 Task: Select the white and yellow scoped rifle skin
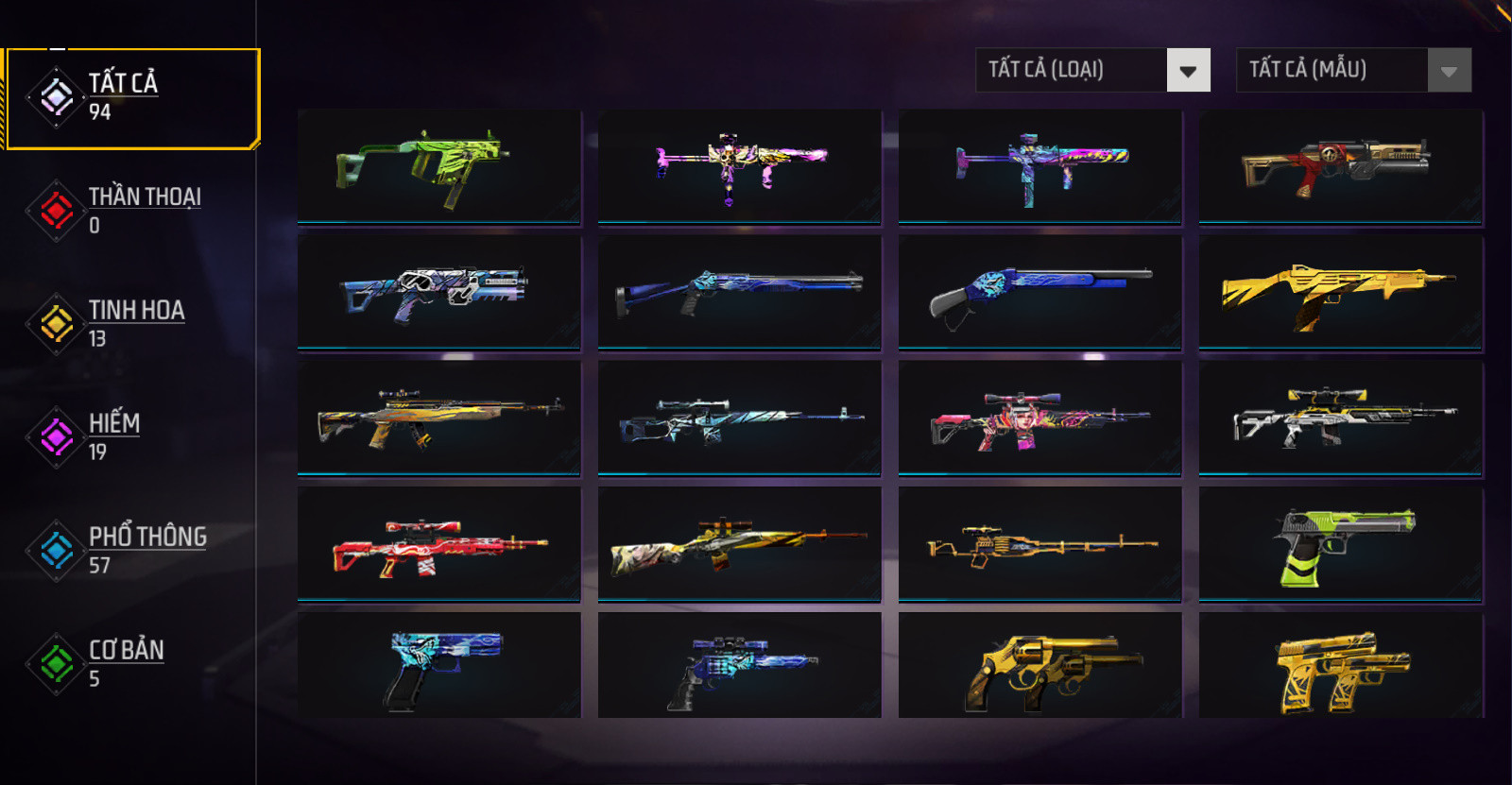coord(1340,418)
